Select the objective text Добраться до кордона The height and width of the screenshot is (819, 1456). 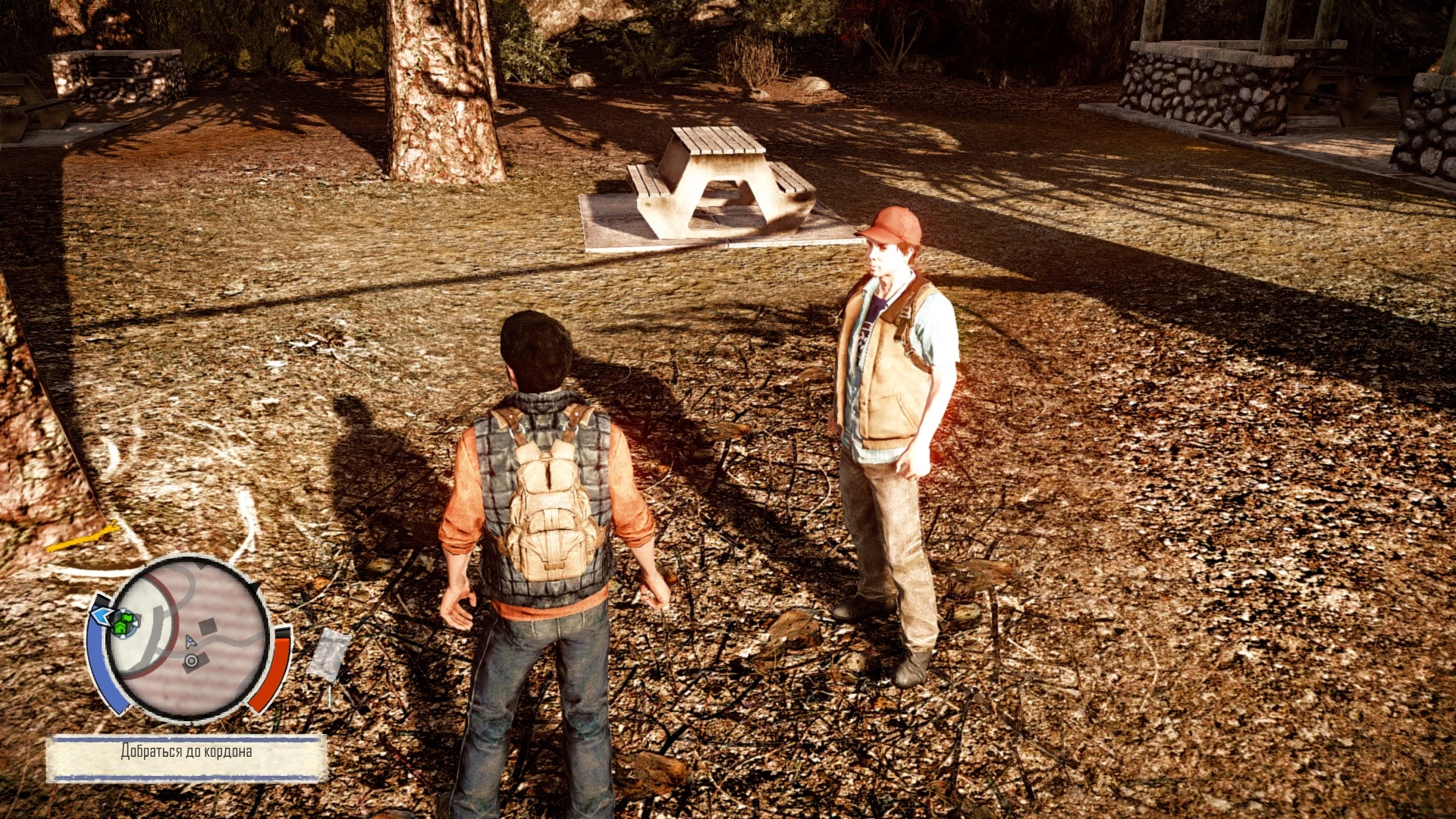[x=187, y=751]
